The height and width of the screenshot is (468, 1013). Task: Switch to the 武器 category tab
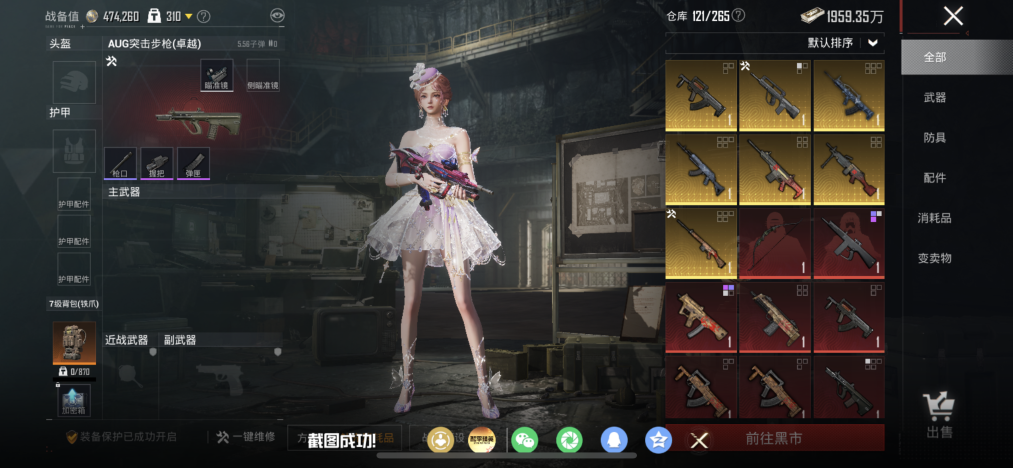(935, 97)
